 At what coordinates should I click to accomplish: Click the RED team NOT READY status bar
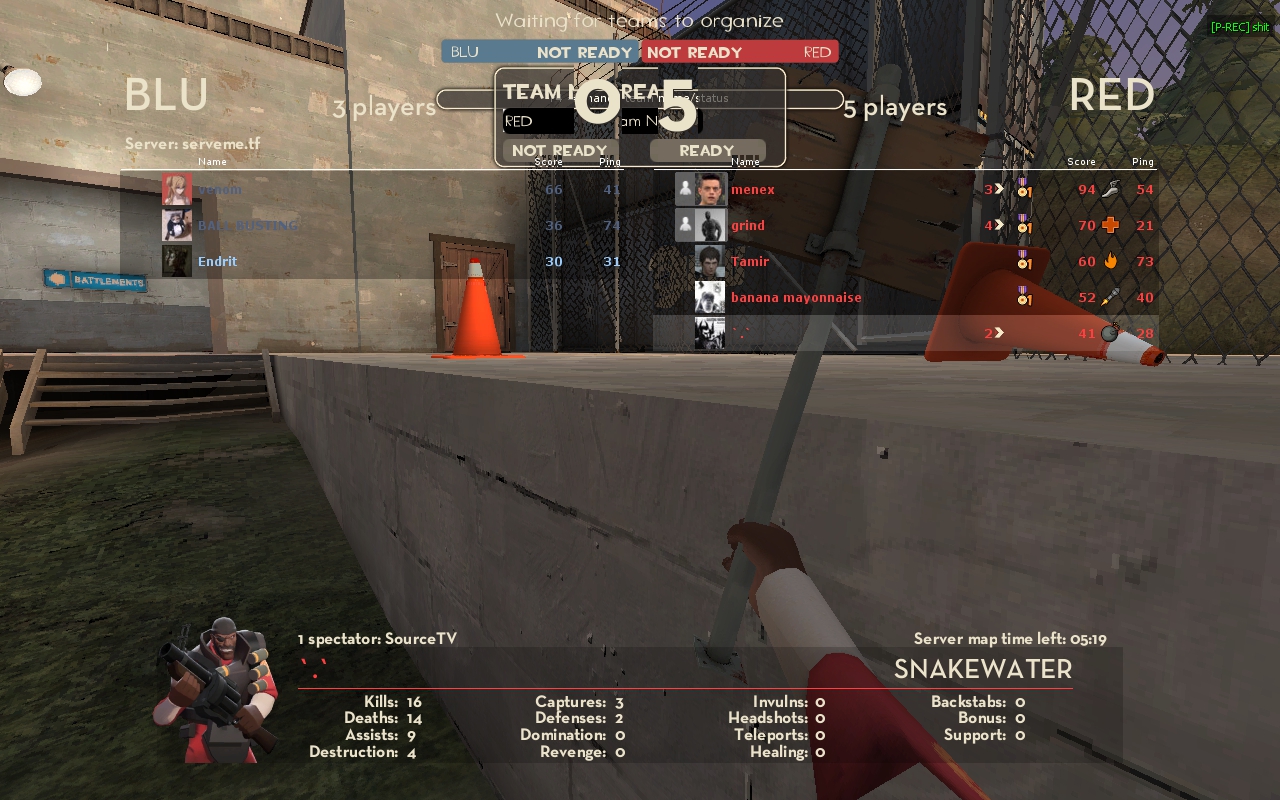click(739, 52)
